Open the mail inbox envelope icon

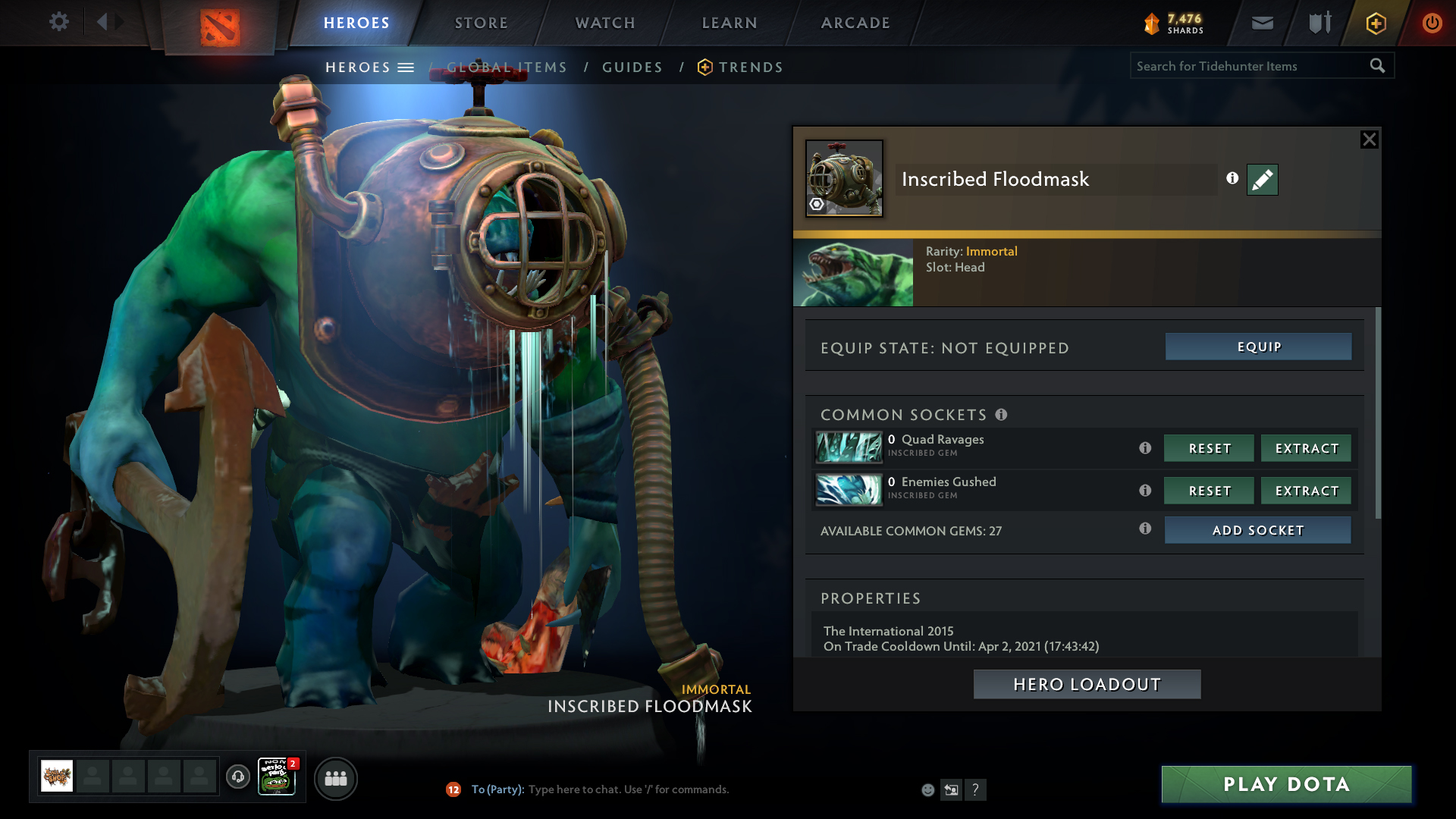click(1262, 23)
